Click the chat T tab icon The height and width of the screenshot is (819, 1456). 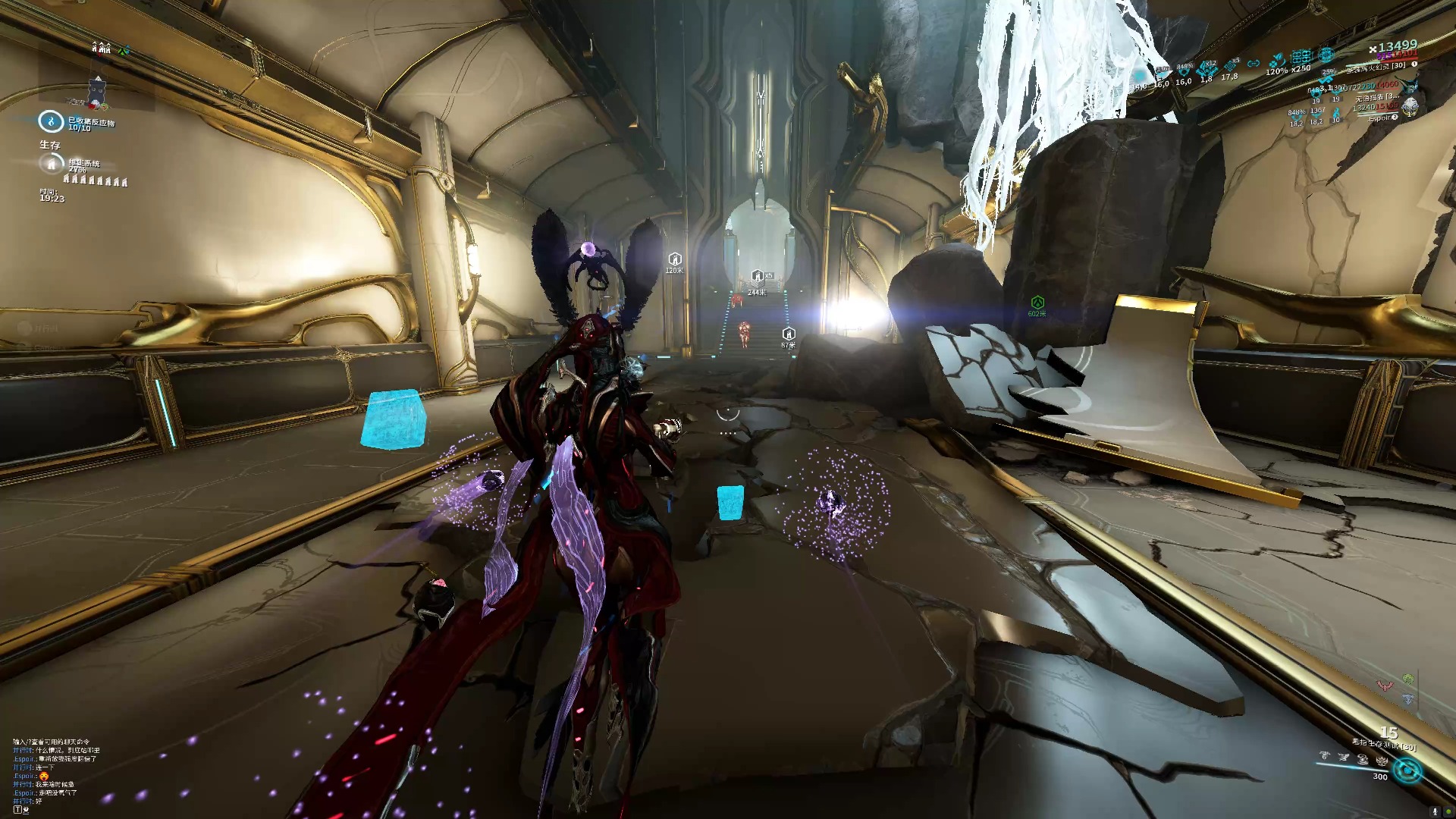(x=18, y=810)
